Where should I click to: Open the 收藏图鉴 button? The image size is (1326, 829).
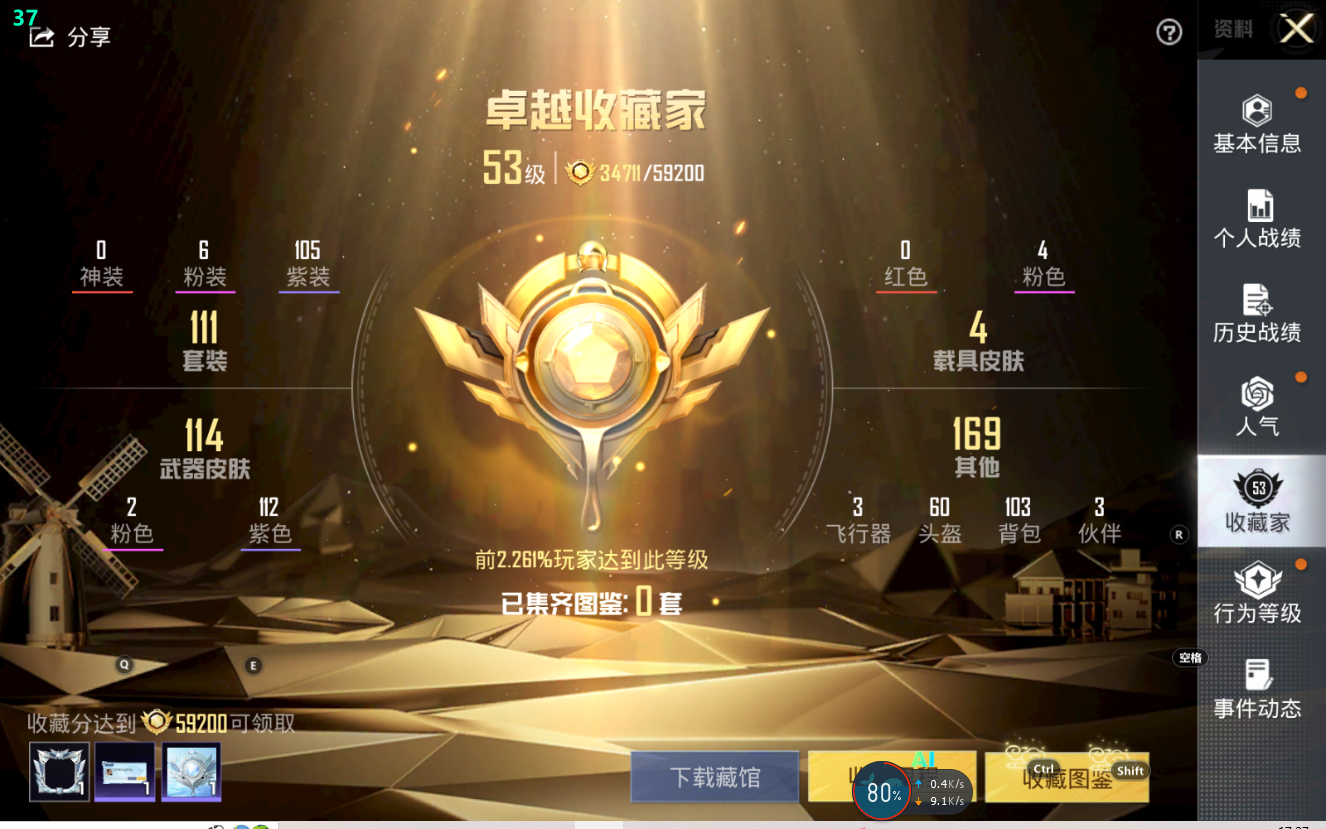[1066, 778]
